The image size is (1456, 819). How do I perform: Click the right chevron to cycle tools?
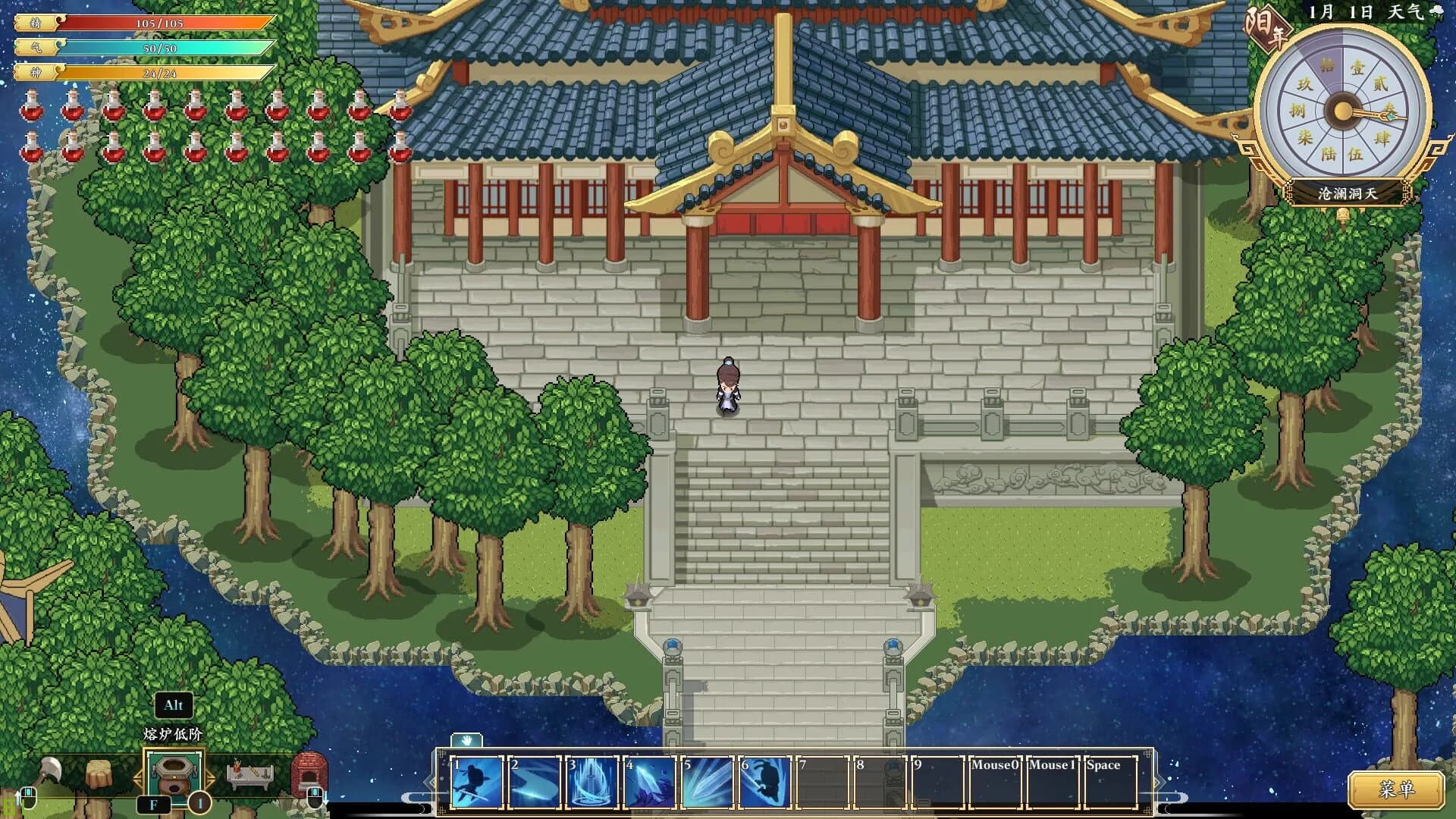211,778
